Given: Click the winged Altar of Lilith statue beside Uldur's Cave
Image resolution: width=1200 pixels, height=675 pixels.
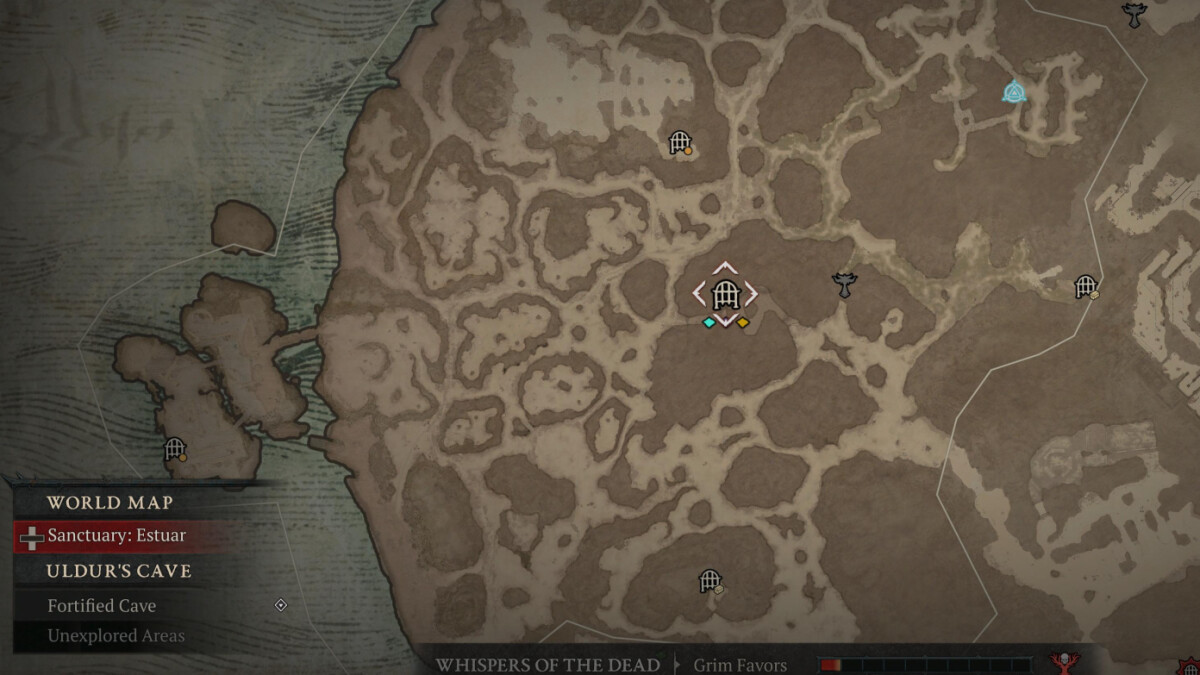Looking at the screenshot, I should click(x=845, y=286).
